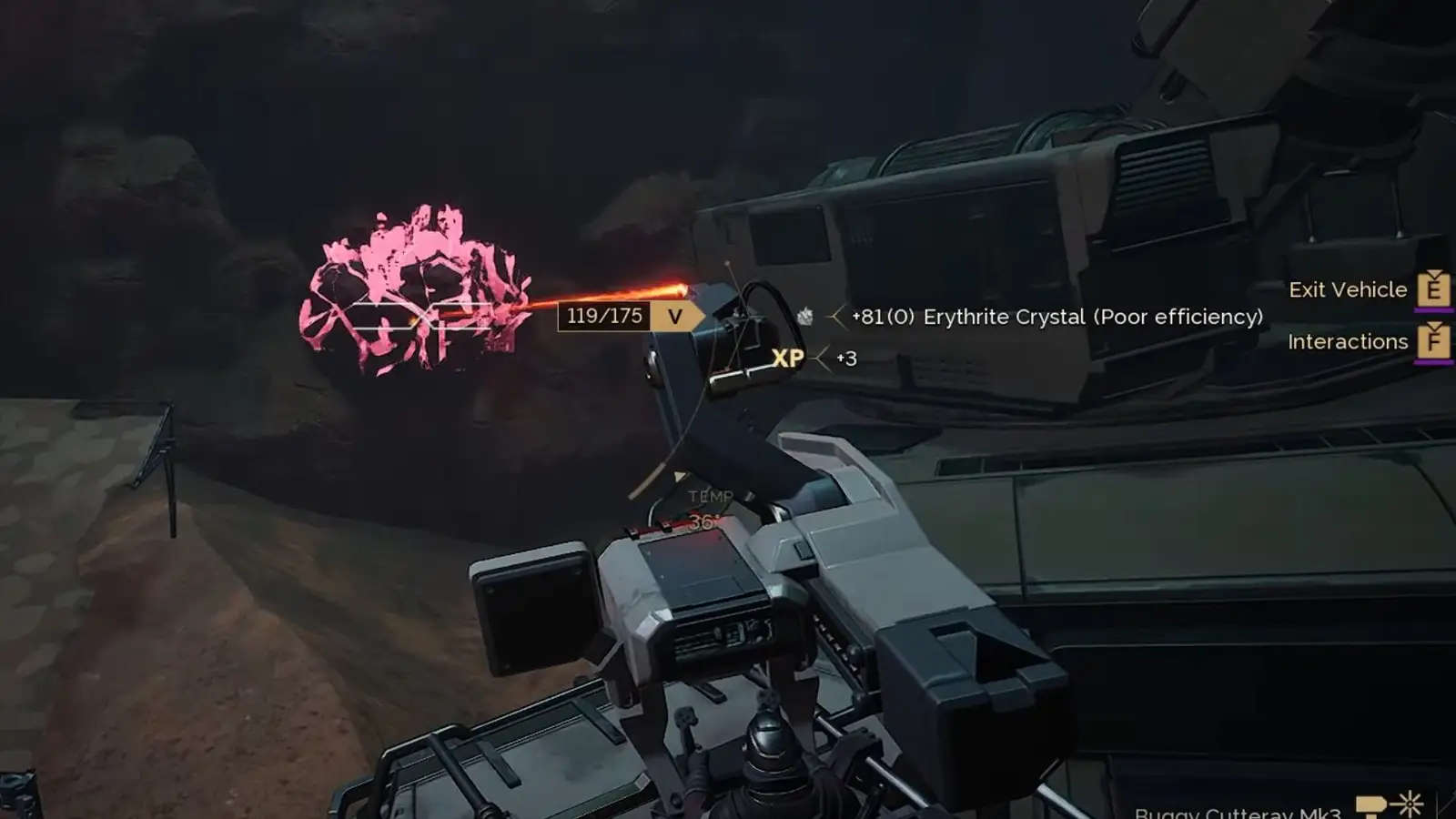Toggle the purple indicator under the E keybind
Viewport: 1456px width, 819px height.
point(1433,312)
